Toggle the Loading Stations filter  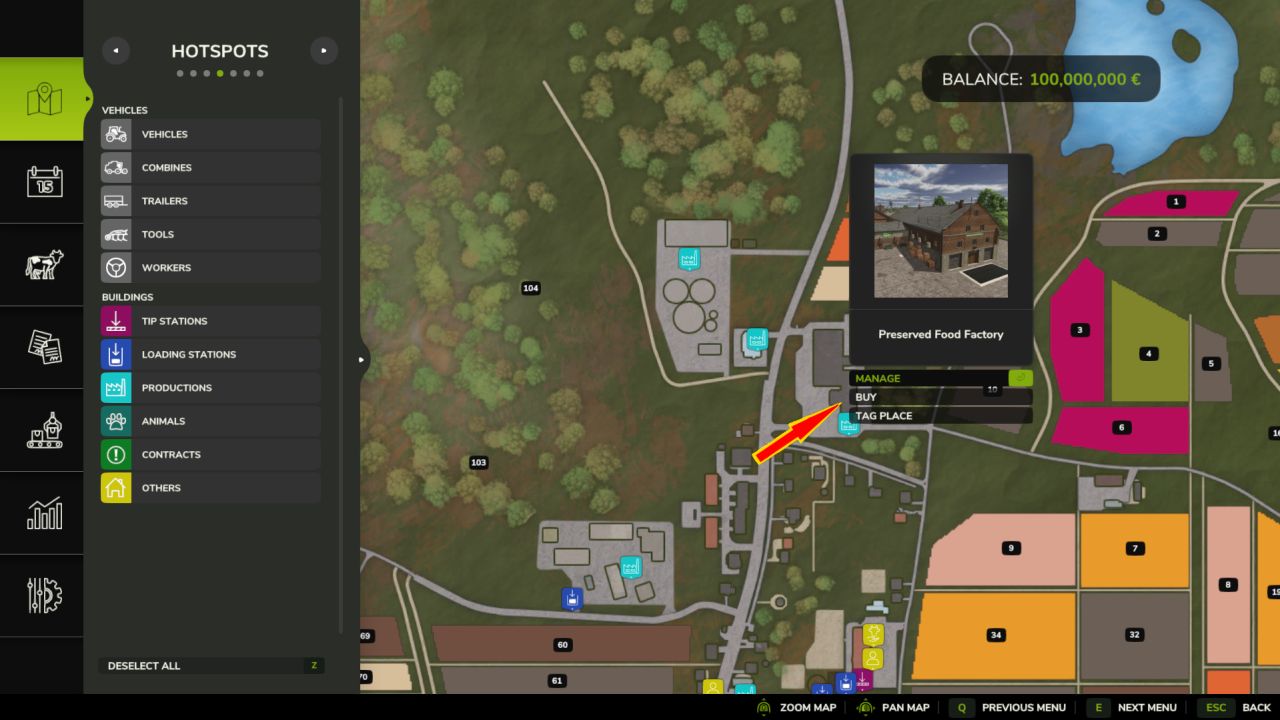(x=210, y=355)
